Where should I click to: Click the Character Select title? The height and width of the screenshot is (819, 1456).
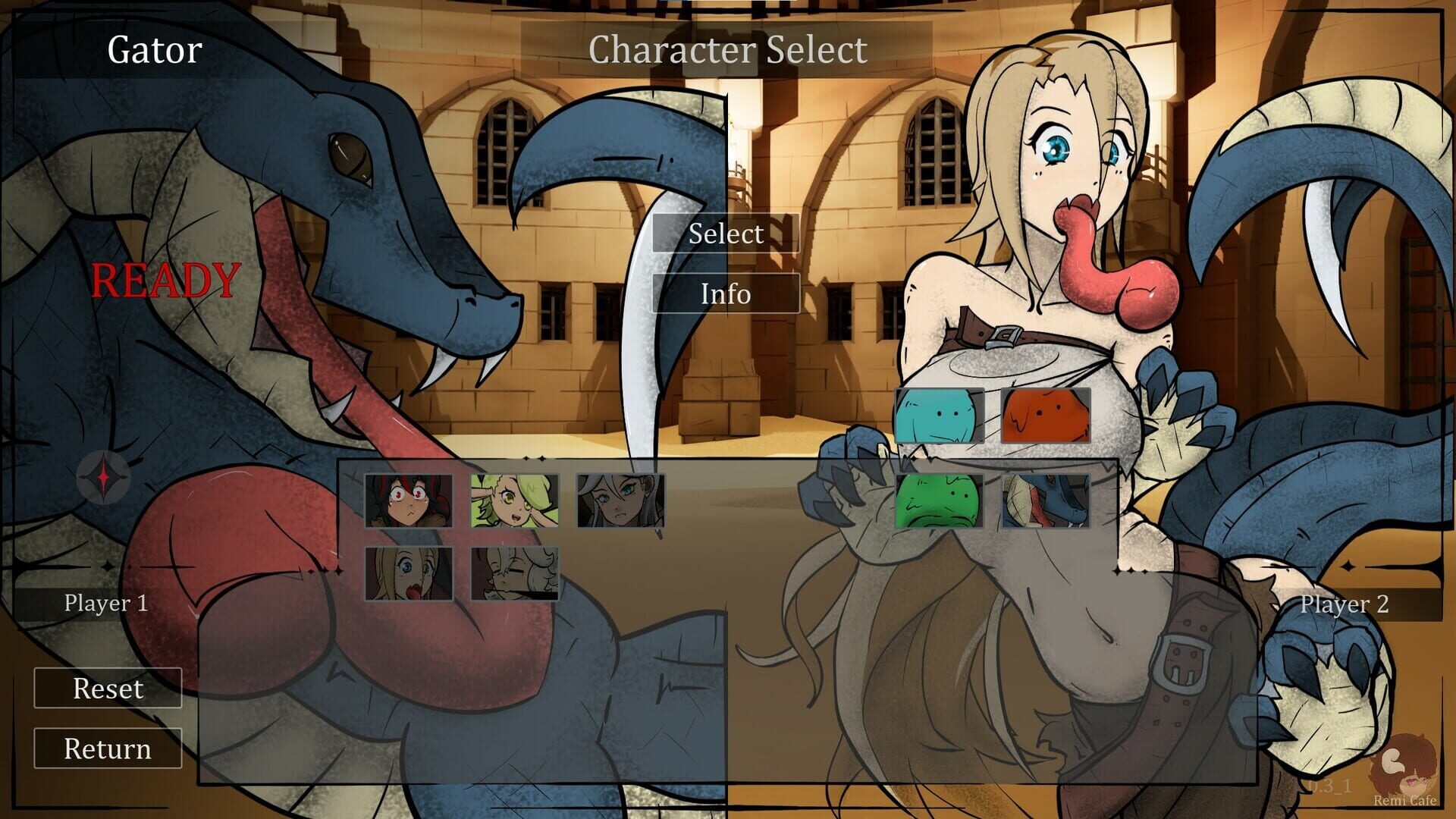point(727,50)
